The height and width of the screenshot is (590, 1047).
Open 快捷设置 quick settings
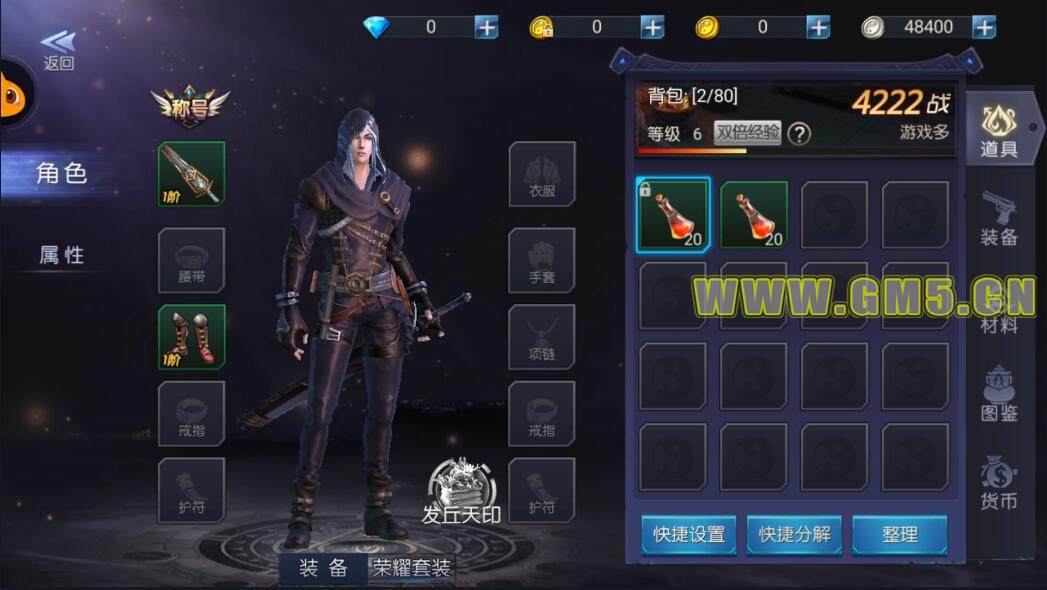[689, 534]
